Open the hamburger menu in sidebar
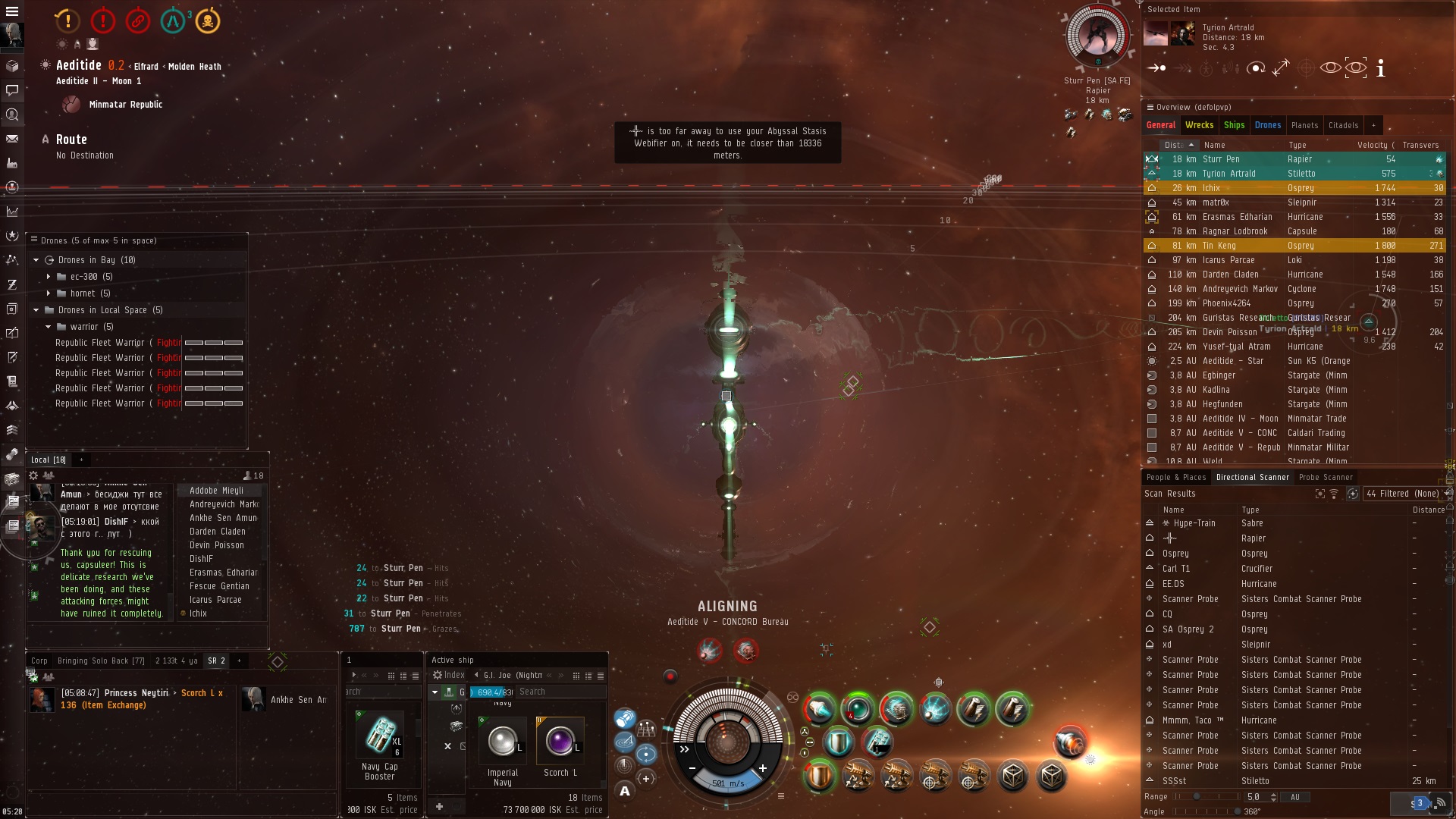The image size is (1456, 819). click(x=11, y=11)
